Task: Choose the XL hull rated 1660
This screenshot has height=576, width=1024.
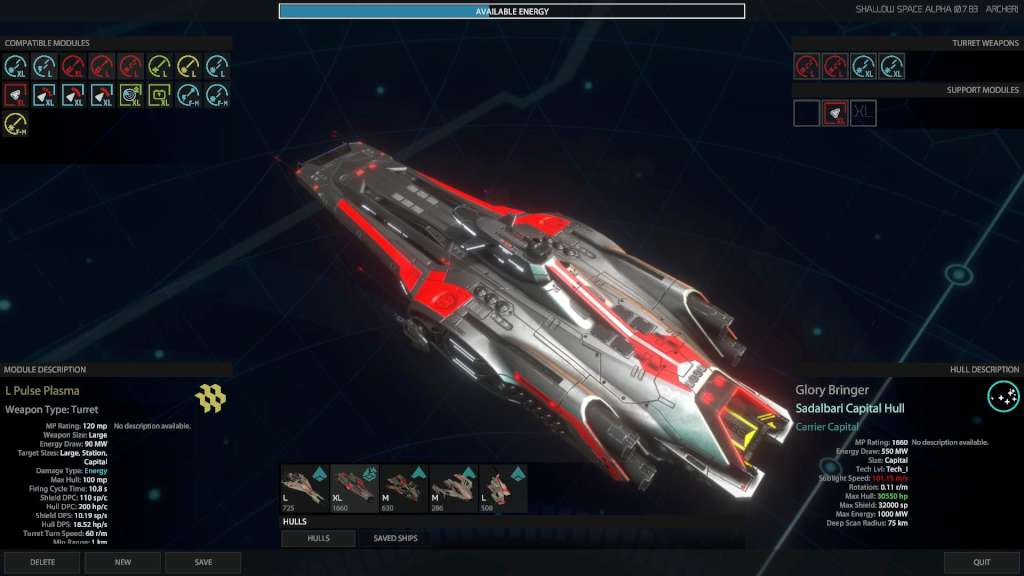Action: [353, 489]
